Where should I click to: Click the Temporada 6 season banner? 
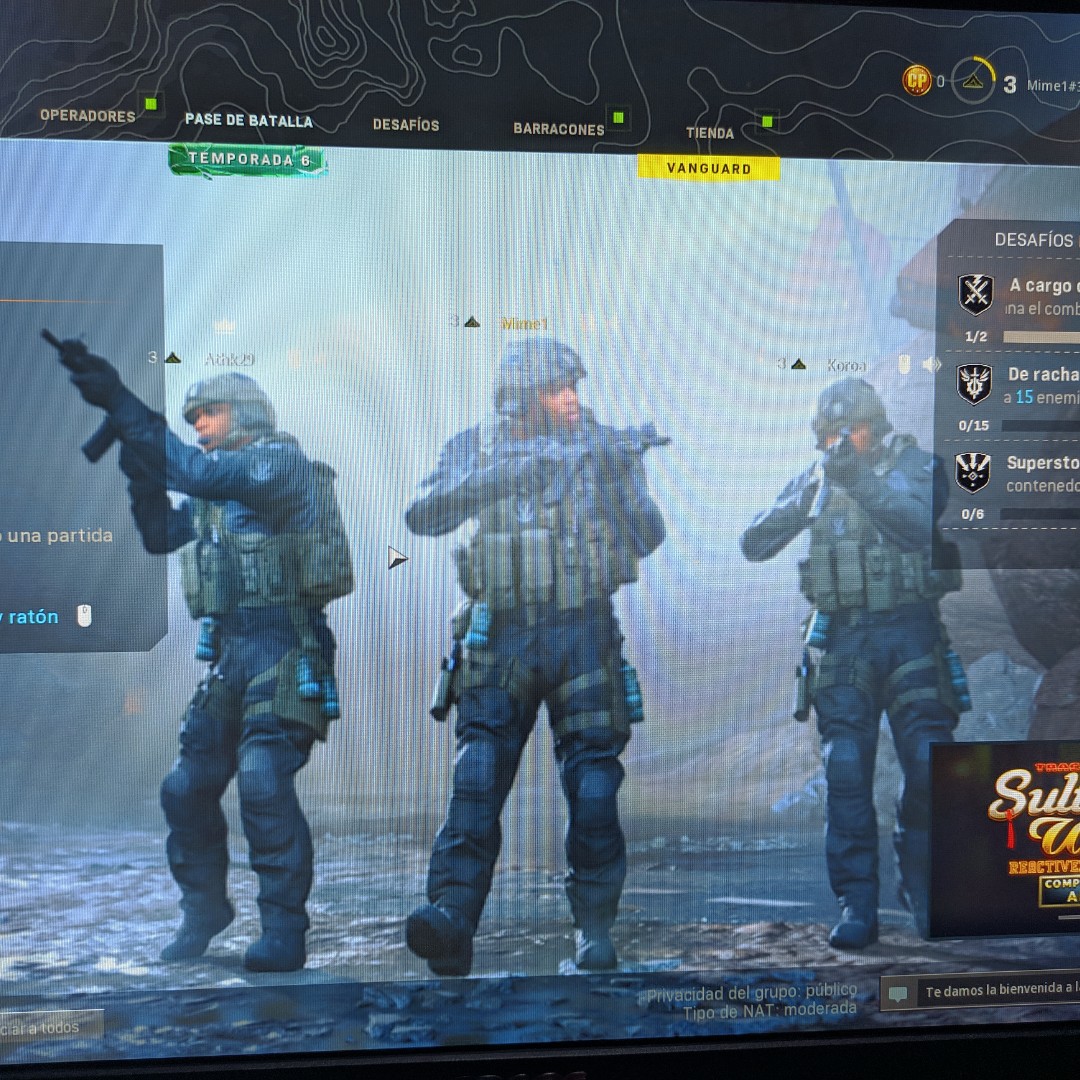pyautogui.click(x=248, y=160)
